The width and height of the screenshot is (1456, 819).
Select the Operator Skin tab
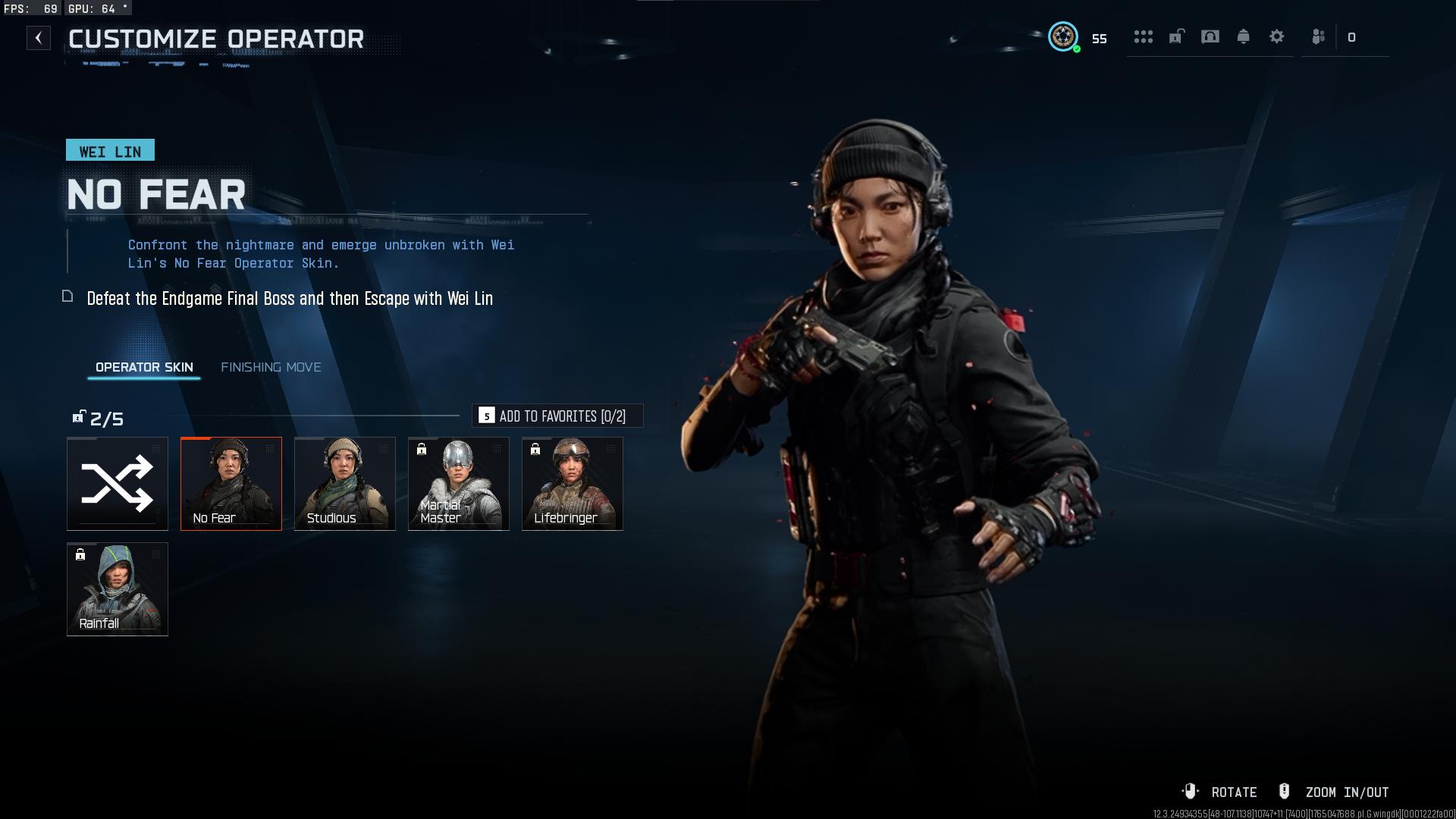click(x=144, y=367)
